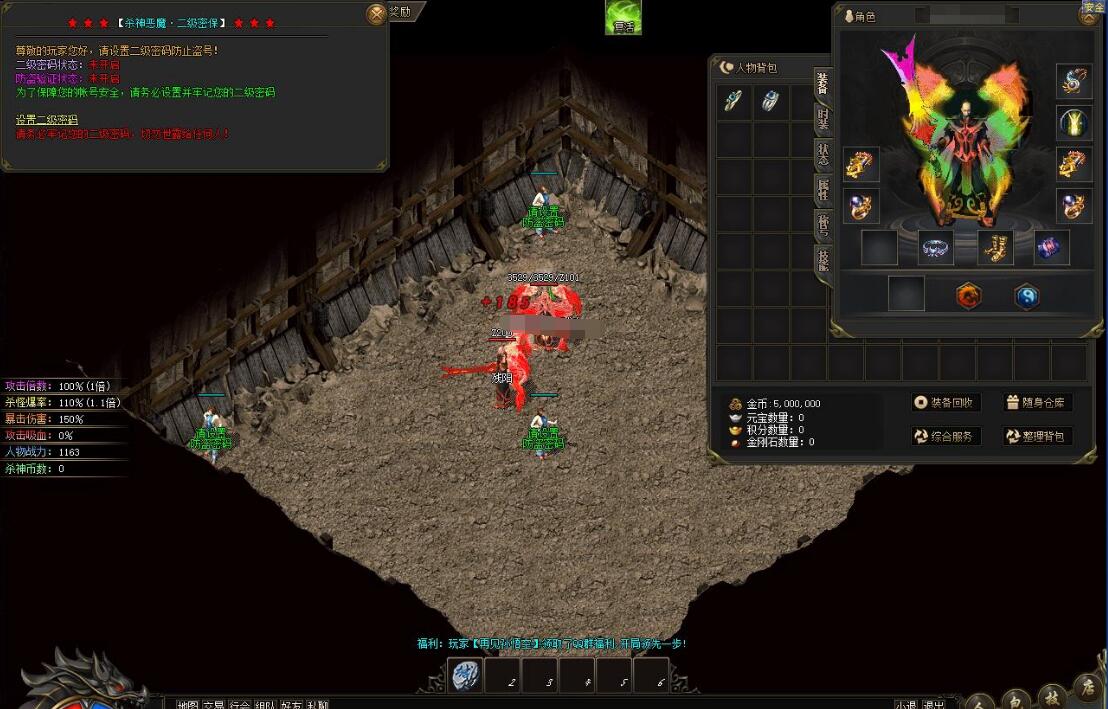
Task: Sort the bag with 整理背包
Action: tap(1036, 437)
